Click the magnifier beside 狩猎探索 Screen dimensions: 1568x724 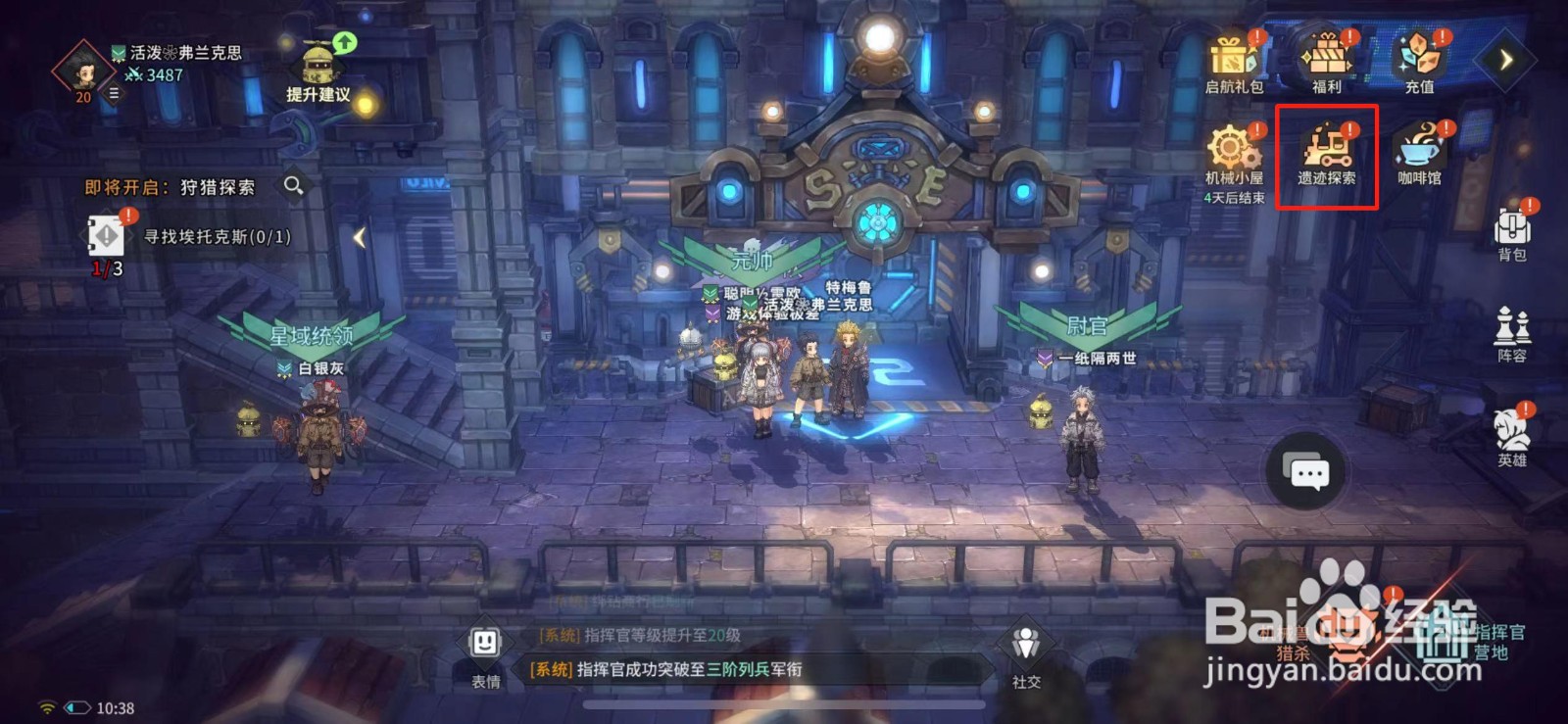pos(293,186)
